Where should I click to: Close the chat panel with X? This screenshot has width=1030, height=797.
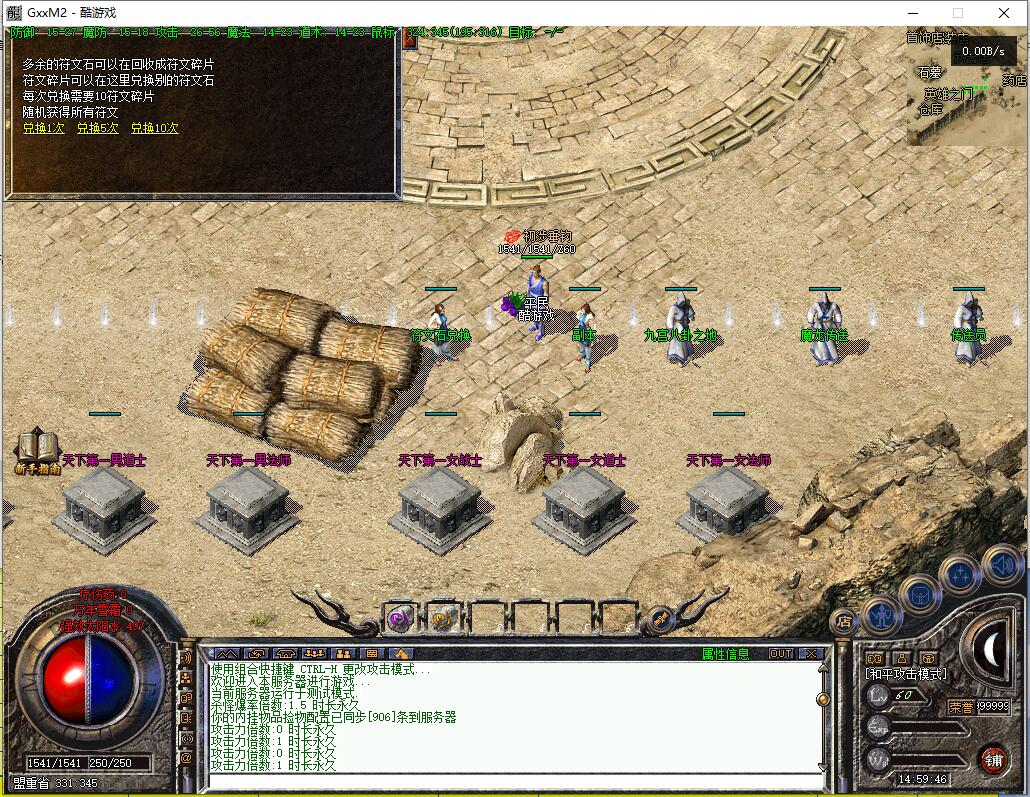811,654
